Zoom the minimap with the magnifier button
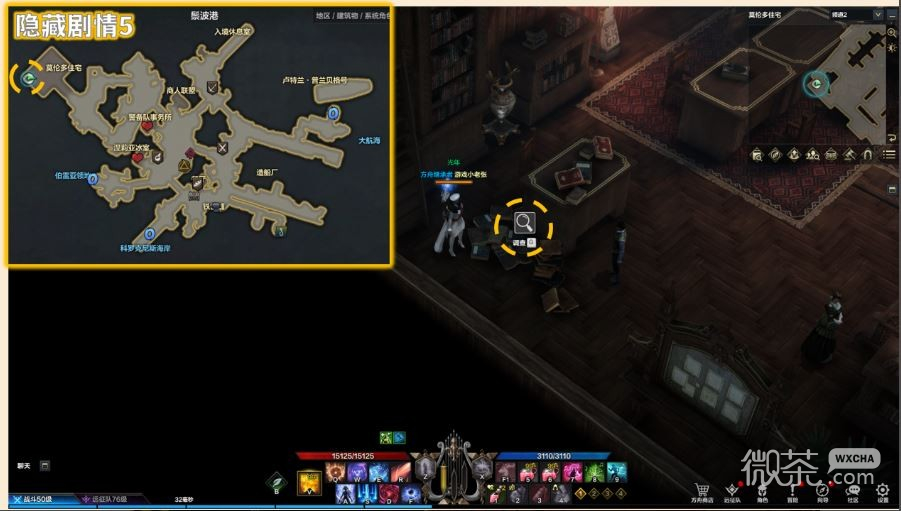This screenshot has height=511, width=901. [x=892, y=32]
